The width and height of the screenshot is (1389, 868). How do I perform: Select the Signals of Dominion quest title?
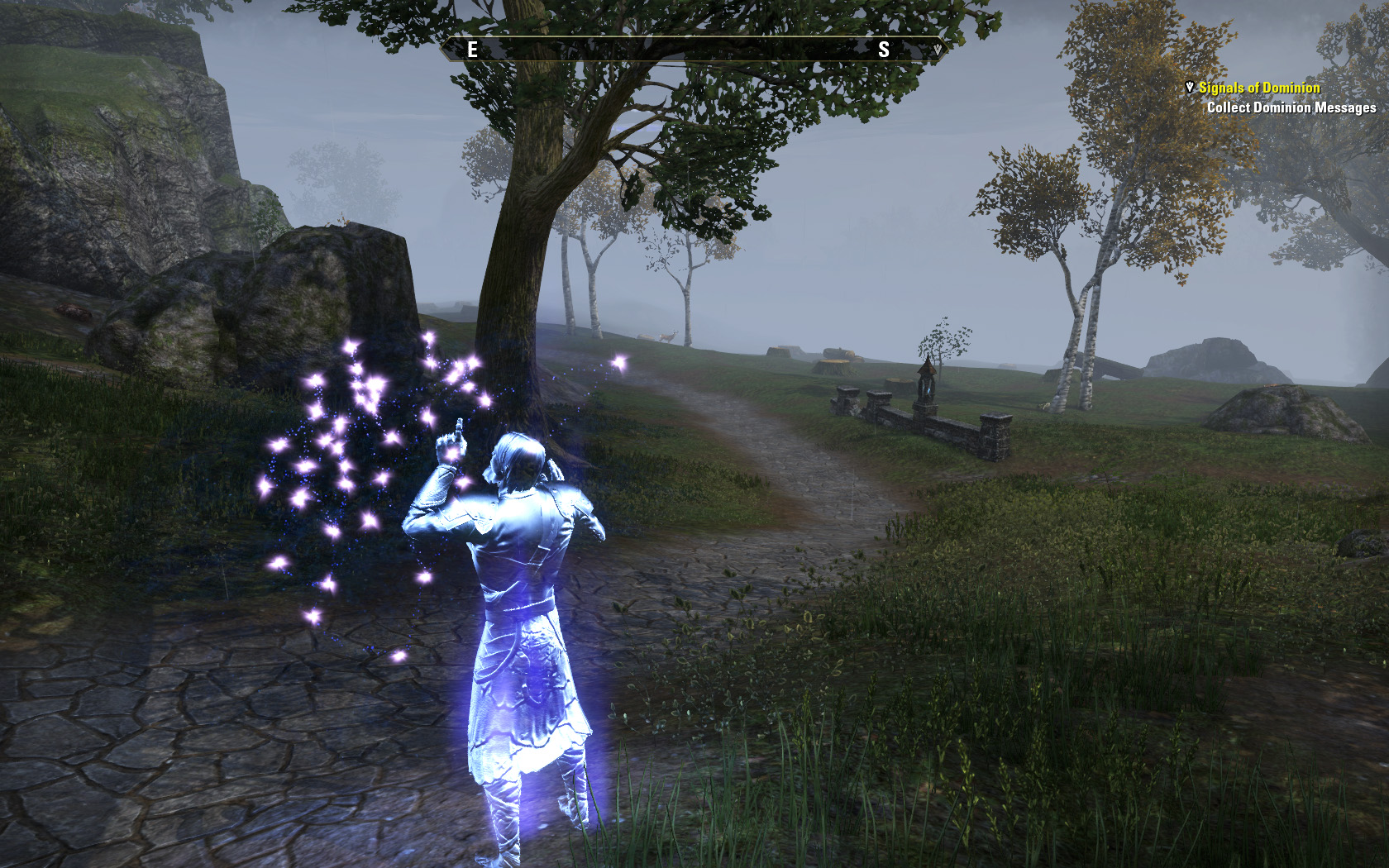pos(1259,88)
